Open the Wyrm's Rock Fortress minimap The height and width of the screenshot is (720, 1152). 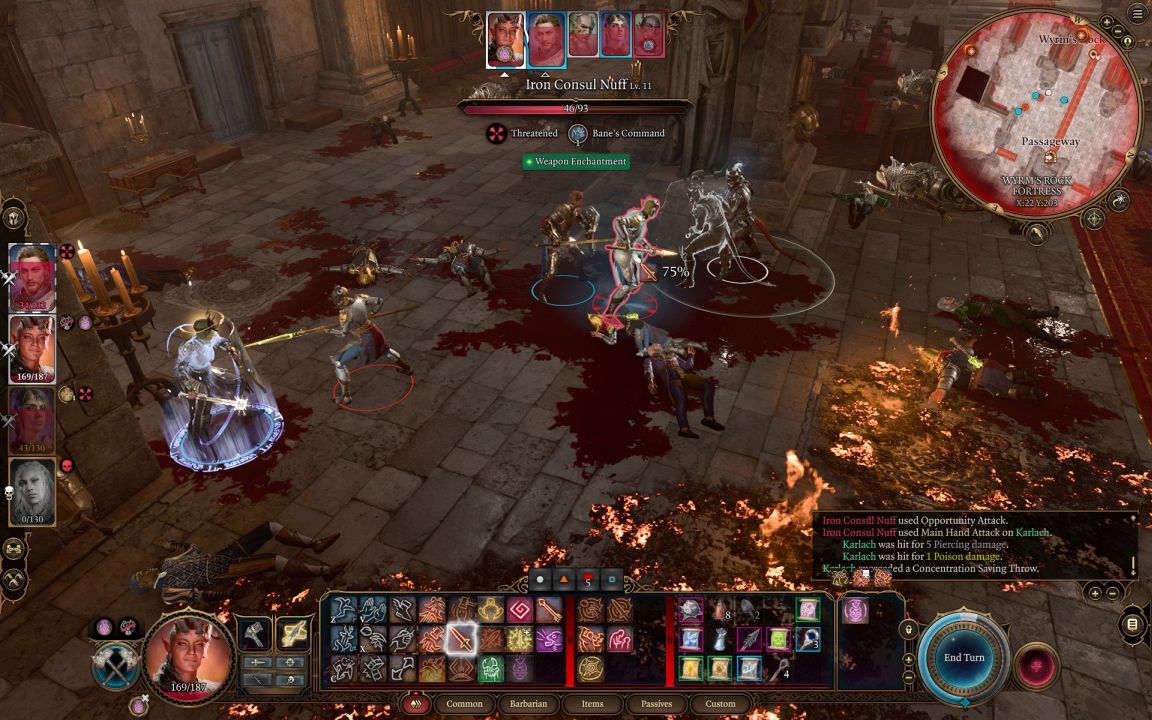click(1036, 112)
